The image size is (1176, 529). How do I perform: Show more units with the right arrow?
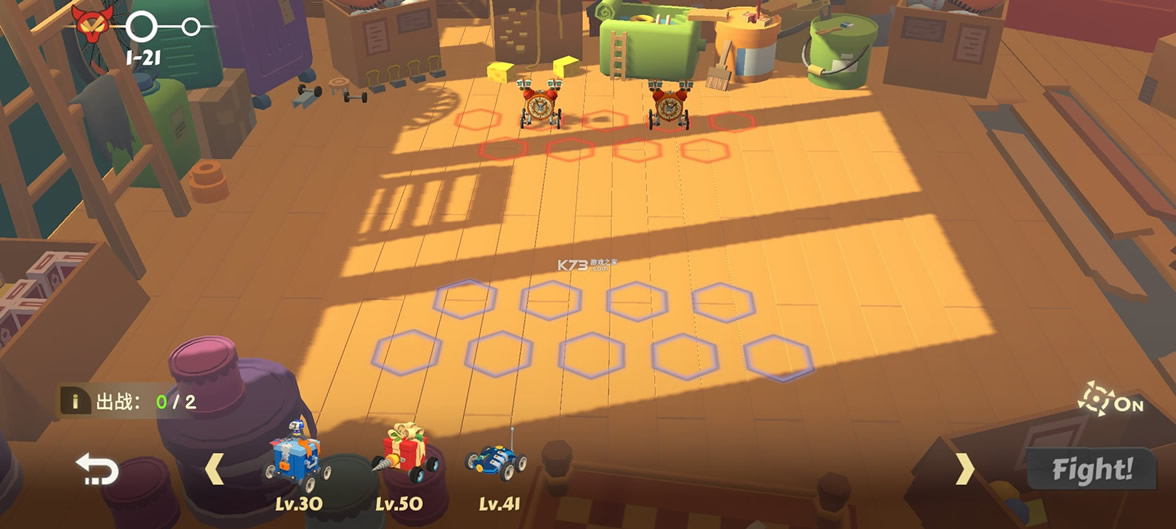coord(964,468)
